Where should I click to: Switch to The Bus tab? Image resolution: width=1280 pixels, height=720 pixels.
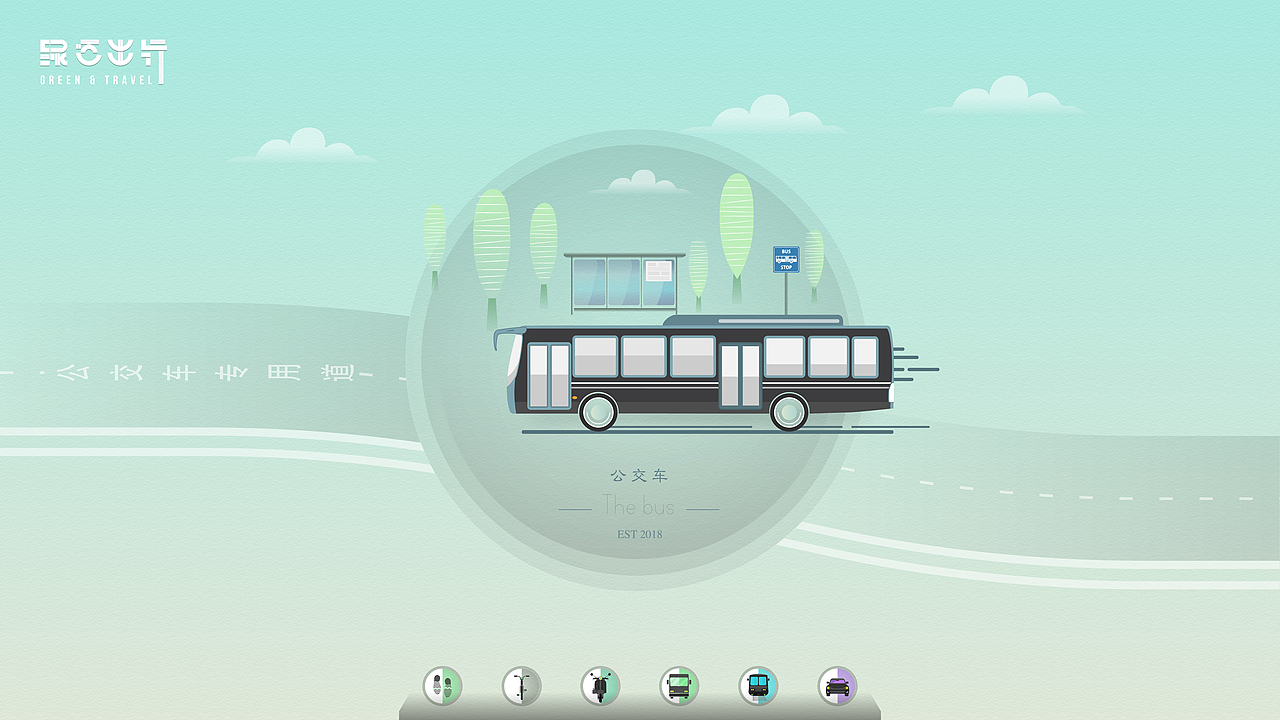(638, 507)
